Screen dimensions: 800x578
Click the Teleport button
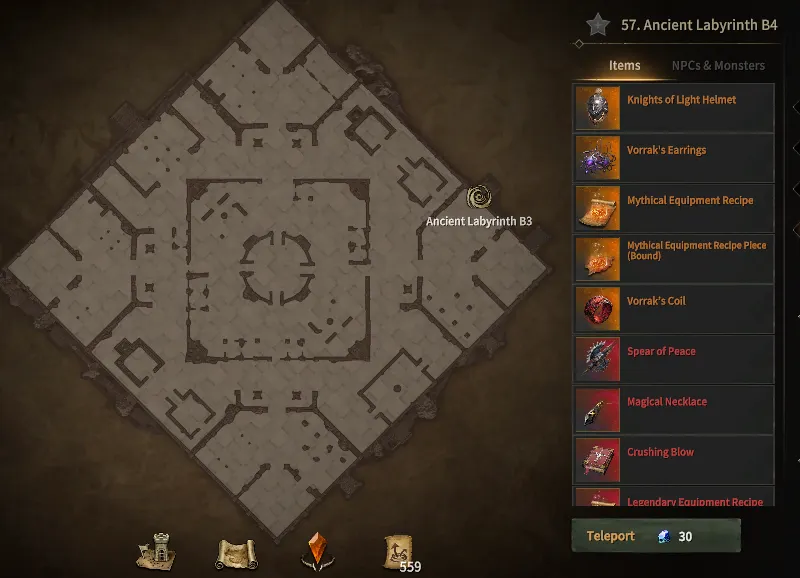655,536
